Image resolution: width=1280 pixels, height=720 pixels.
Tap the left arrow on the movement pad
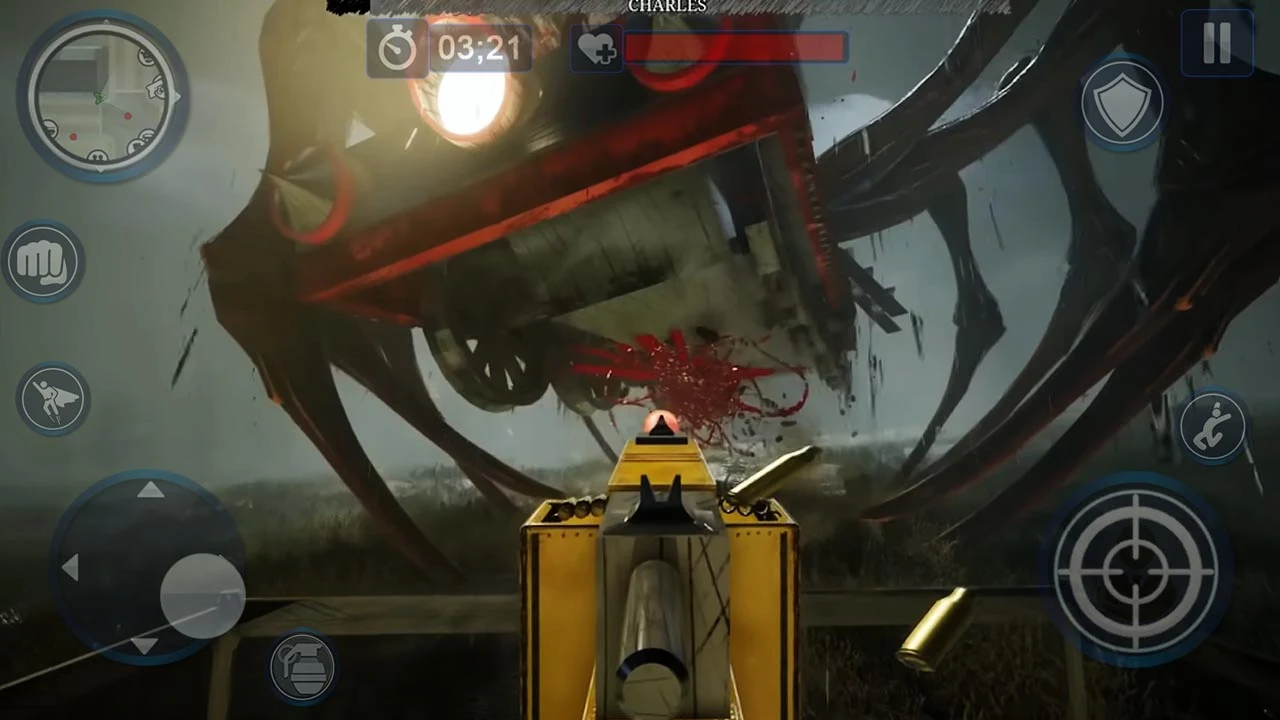(x=72, y=568)
